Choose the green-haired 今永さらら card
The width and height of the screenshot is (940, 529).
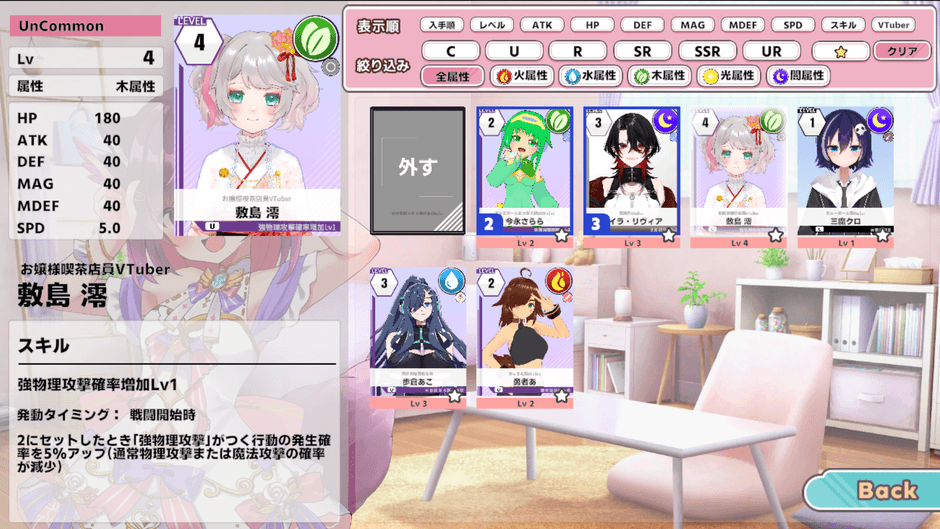click(525, 172)
